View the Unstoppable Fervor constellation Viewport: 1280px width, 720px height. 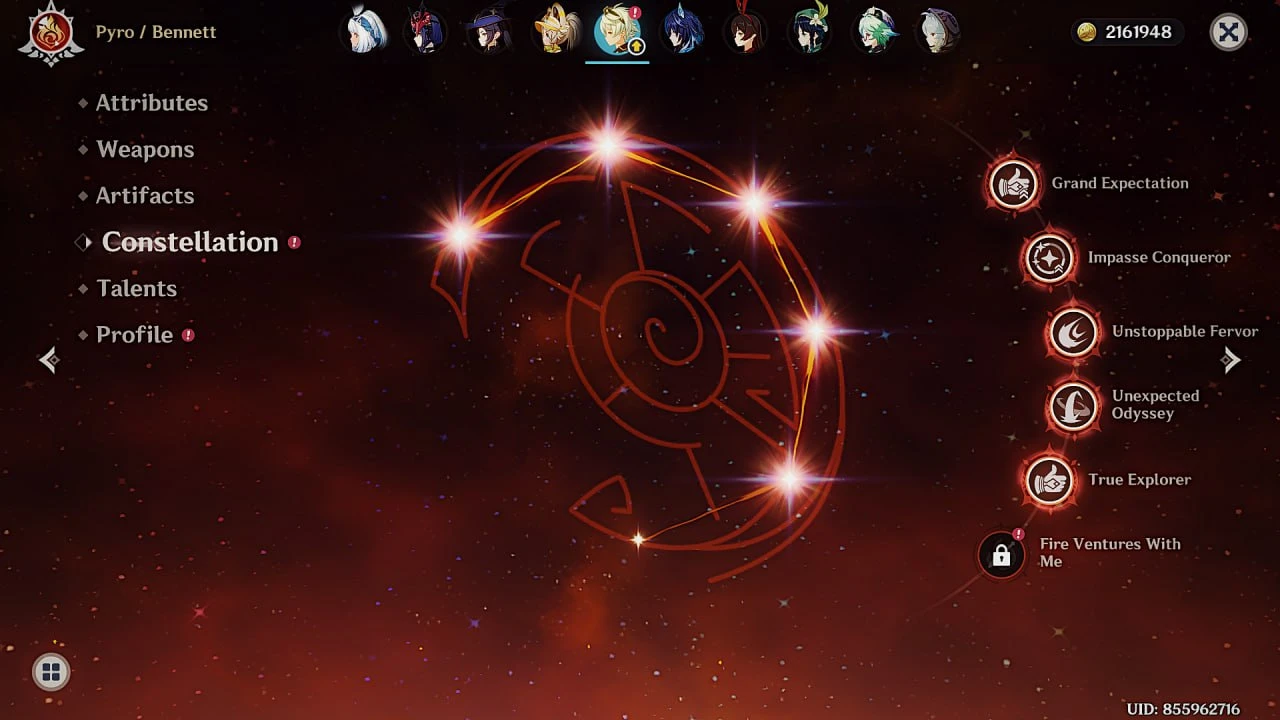coord(1072,332)
